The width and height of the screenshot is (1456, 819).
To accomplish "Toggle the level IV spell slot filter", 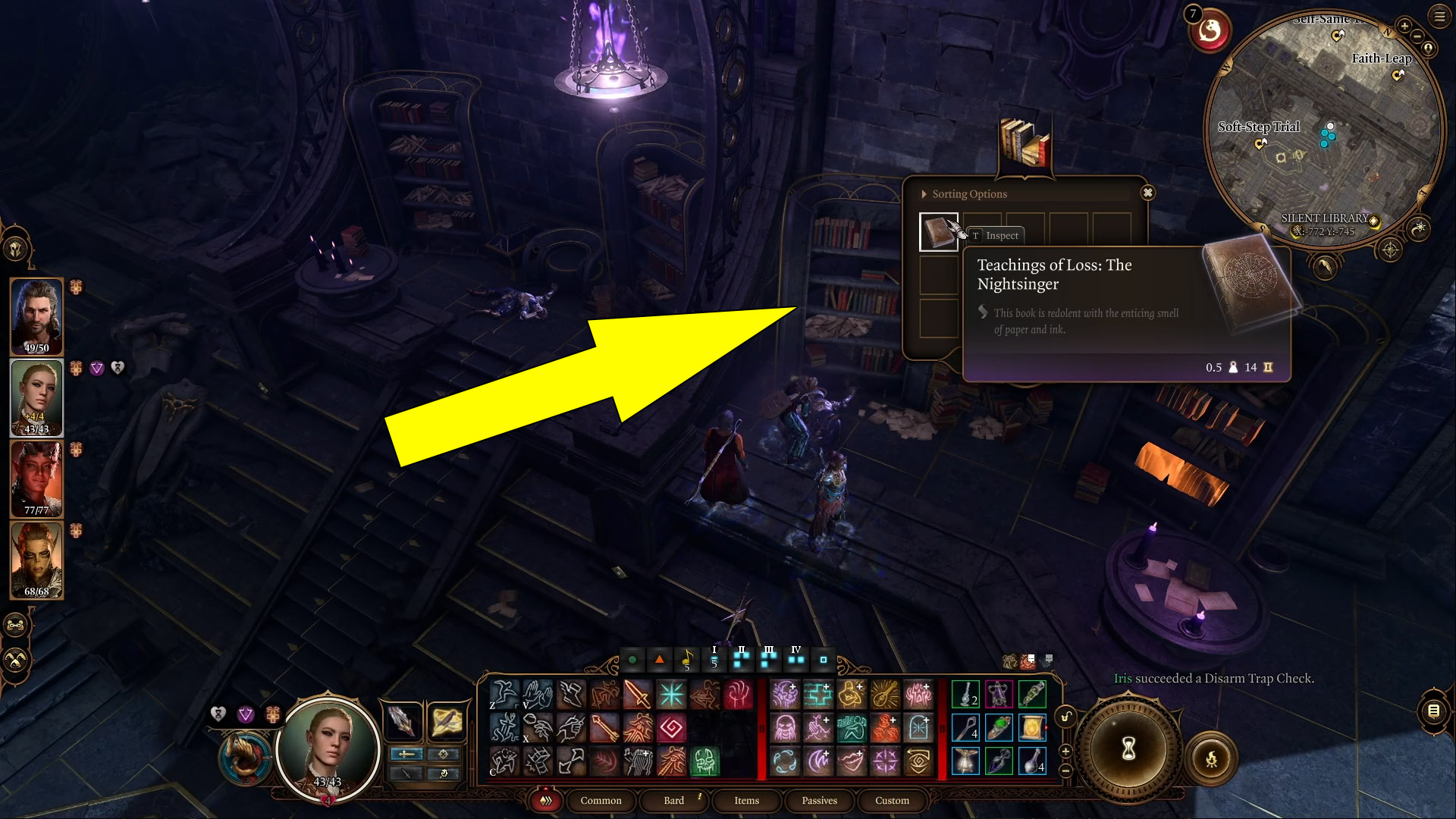I will click(795, 660).
